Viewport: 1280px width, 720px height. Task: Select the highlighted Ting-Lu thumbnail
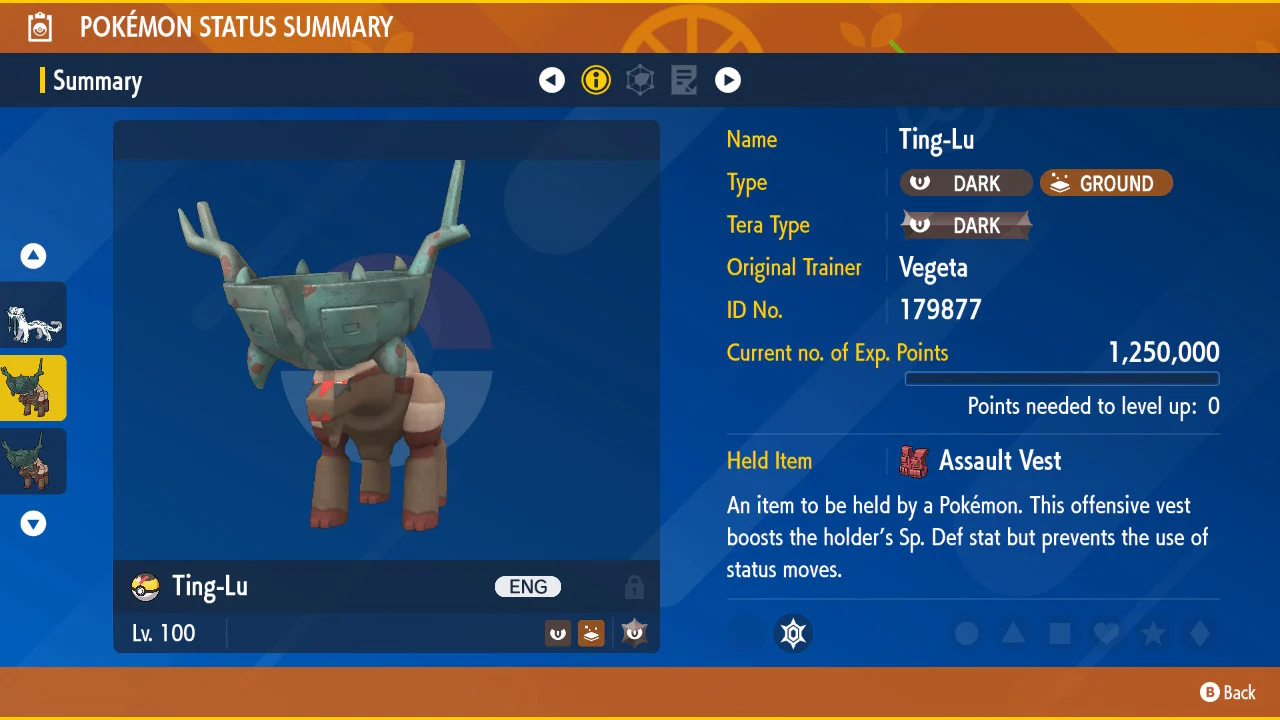pyautogui.click(x=34, y=388)
